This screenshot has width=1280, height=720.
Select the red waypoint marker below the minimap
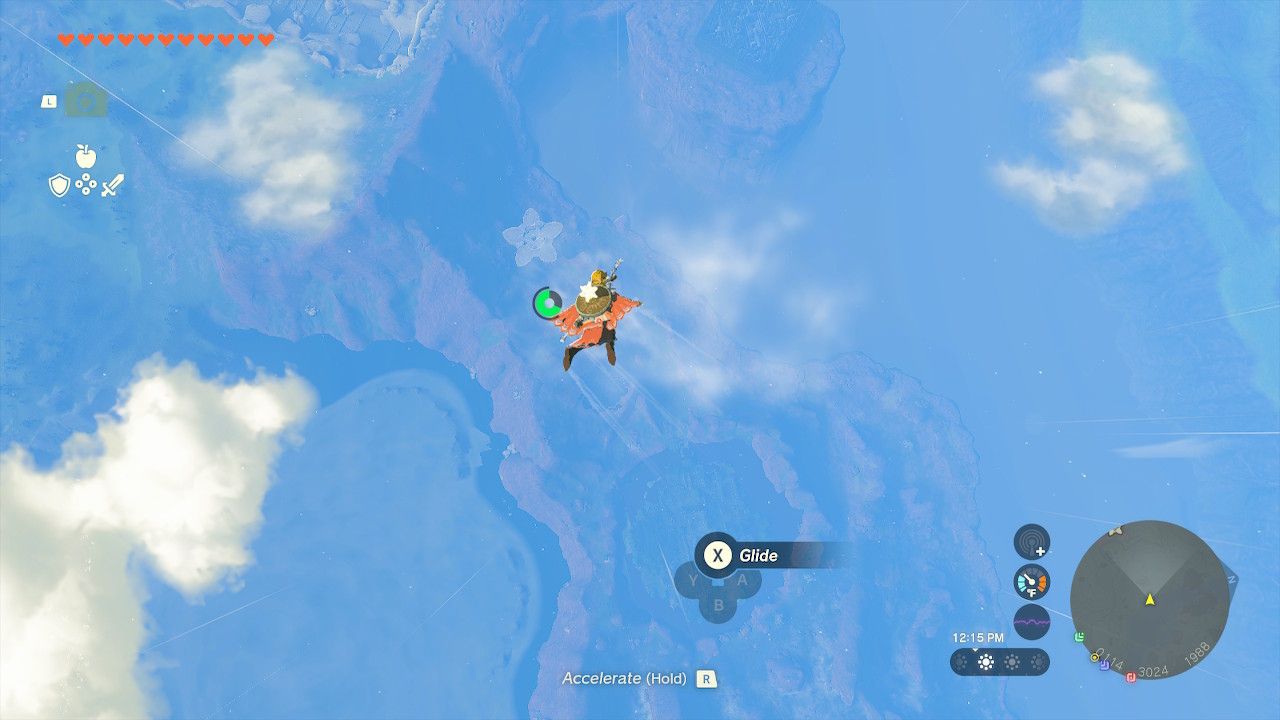[x=1130, y=677]
